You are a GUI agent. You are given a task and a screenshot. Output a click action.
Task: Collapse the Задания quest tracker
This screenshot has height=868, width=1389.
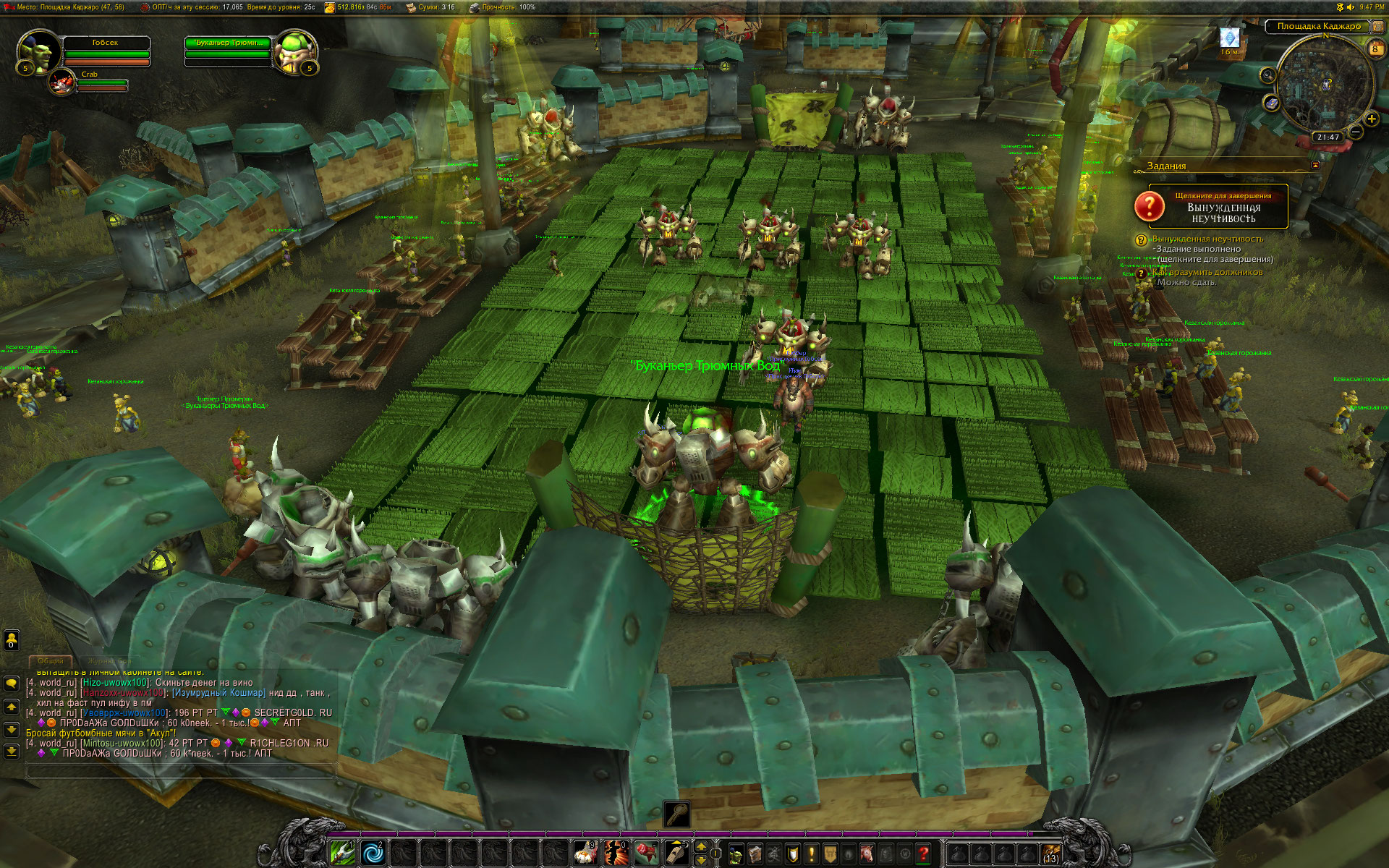(x=1315, y=166)
